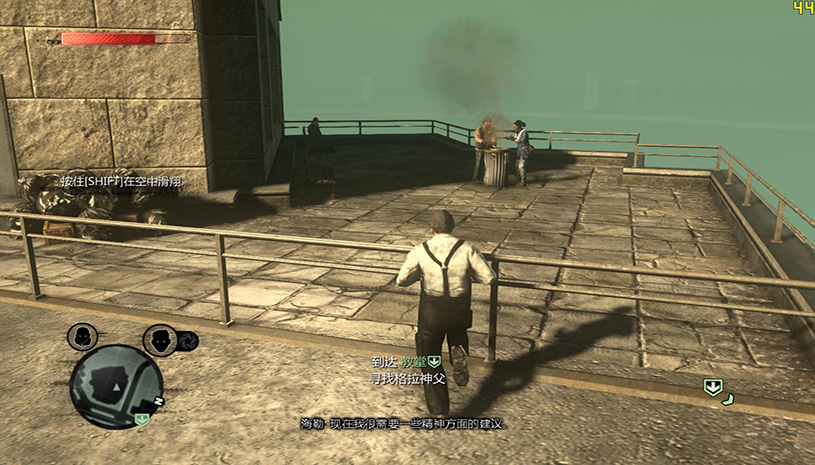Select the green objective marker on the minimap
815x465 pixels.
[142, 419]
